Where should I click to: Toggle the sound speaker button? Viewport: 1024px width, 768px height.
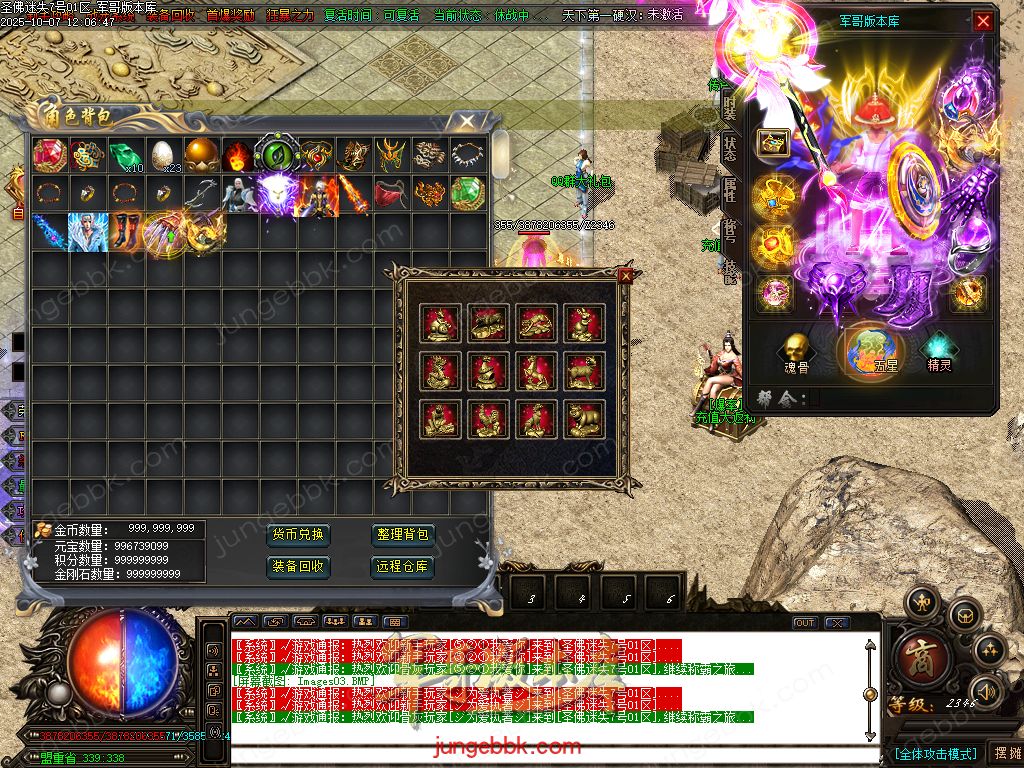(x=988, y=690)
